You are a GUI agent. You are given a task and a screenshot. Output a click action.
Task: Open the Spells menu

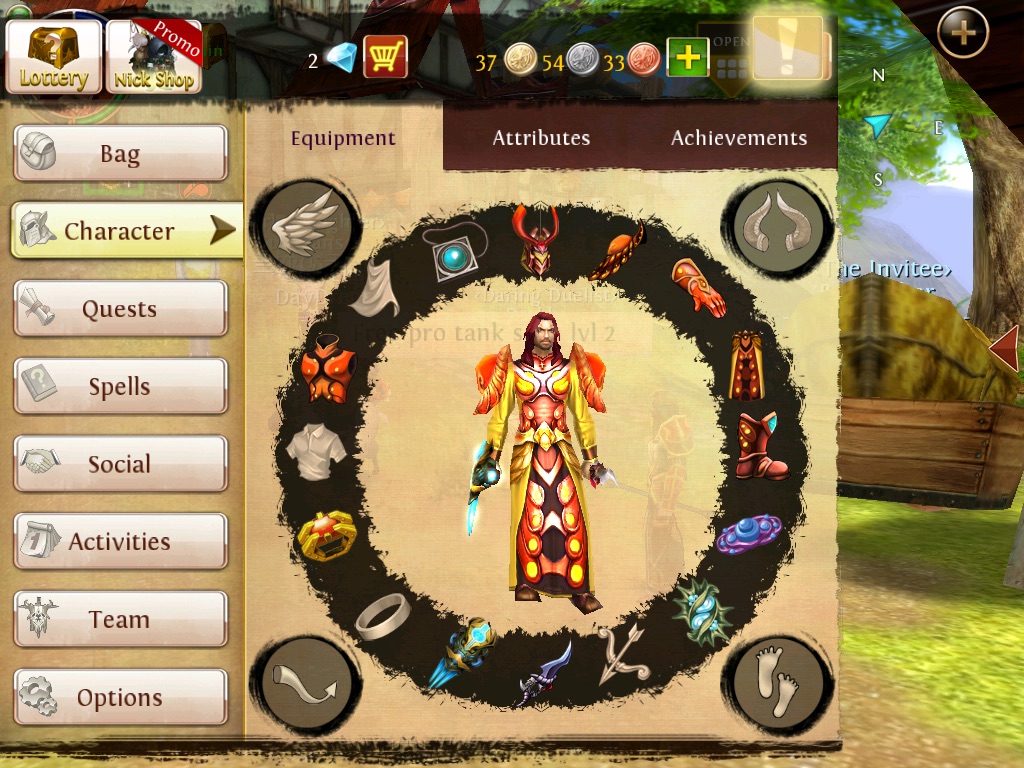click(x=120, y=387)
